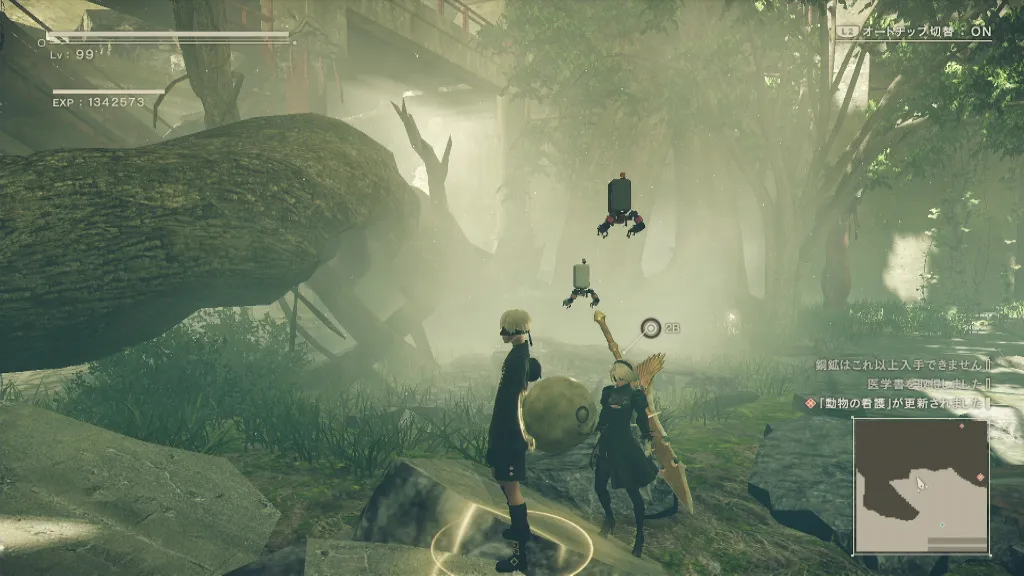The image size is (1024, 576).
Task: Select the 2B lock-on target marker
Action: coord(652,327)
